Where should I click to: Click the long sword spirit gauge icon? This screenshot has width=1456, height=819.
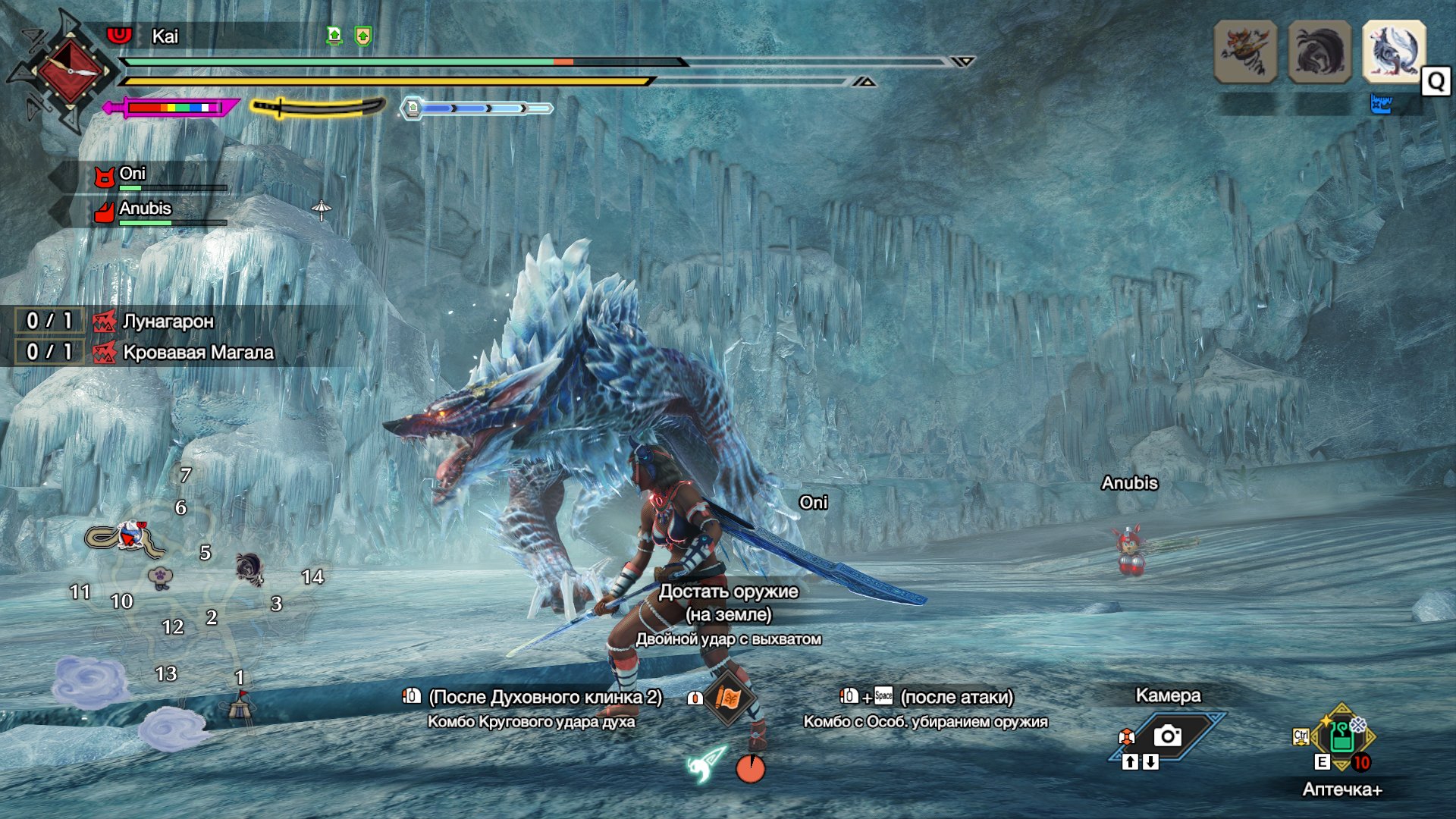317,108
